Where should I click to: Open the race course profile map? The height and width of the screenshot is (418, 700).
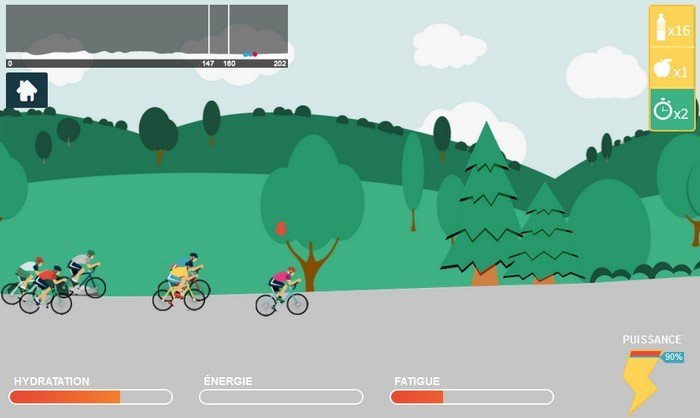click(147, 30)
